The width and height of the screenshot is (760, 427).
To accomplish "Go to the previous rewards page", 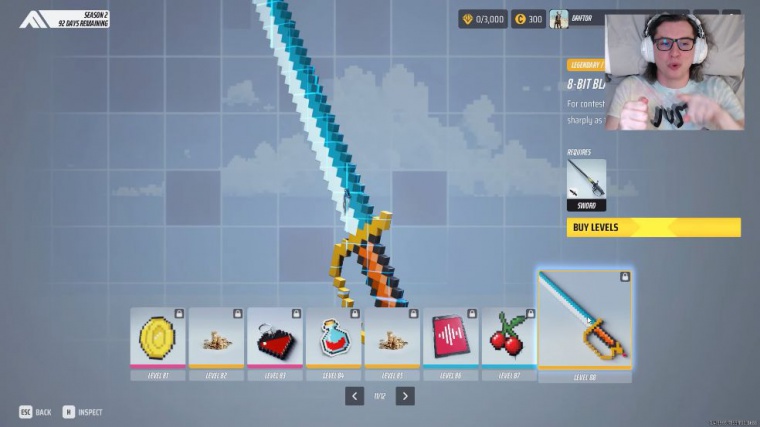I will click(x=354, y=396).
